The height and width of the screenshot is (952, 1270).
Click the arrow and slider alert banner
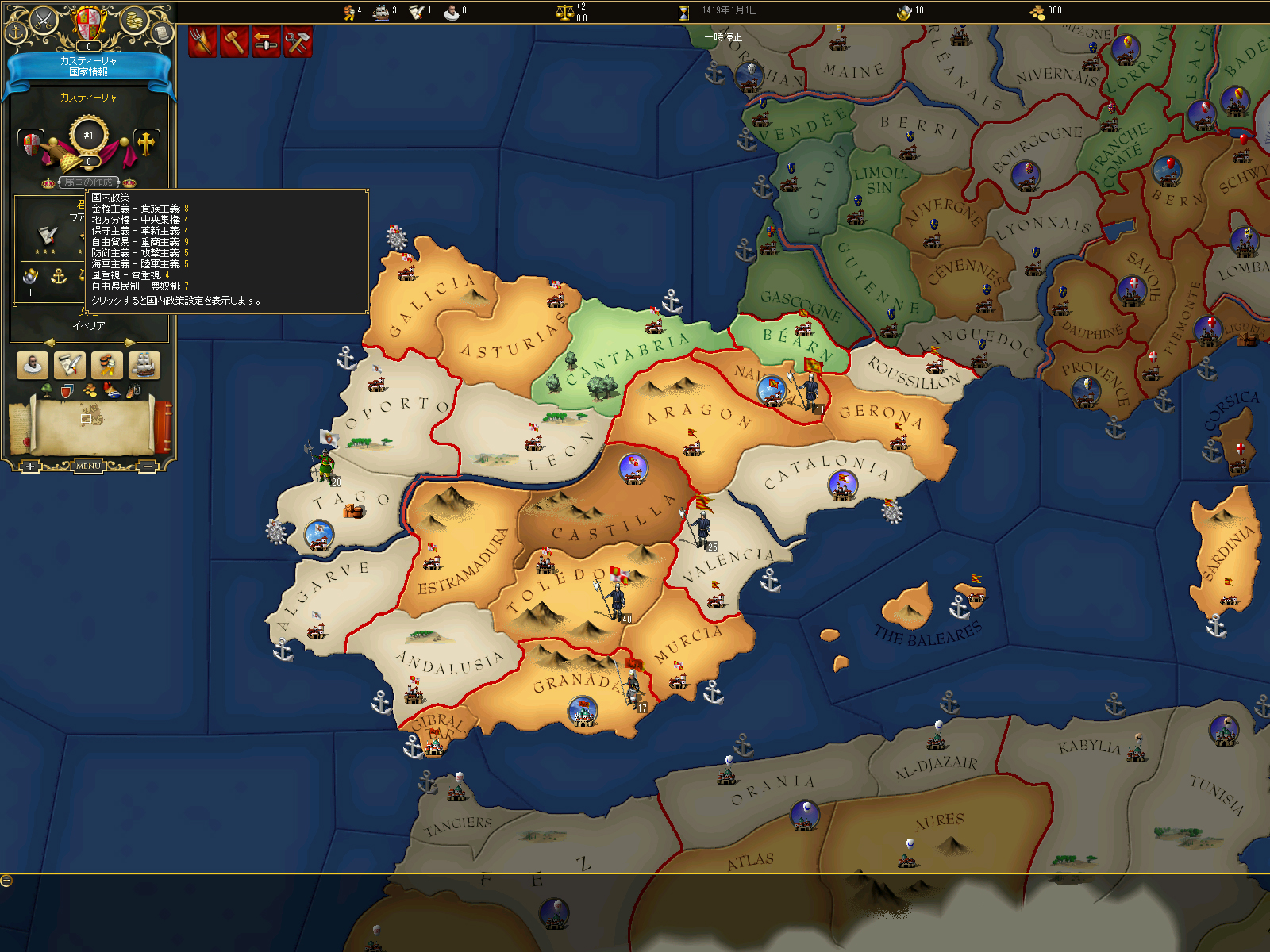pyautogui.click(x=266, y=41)
